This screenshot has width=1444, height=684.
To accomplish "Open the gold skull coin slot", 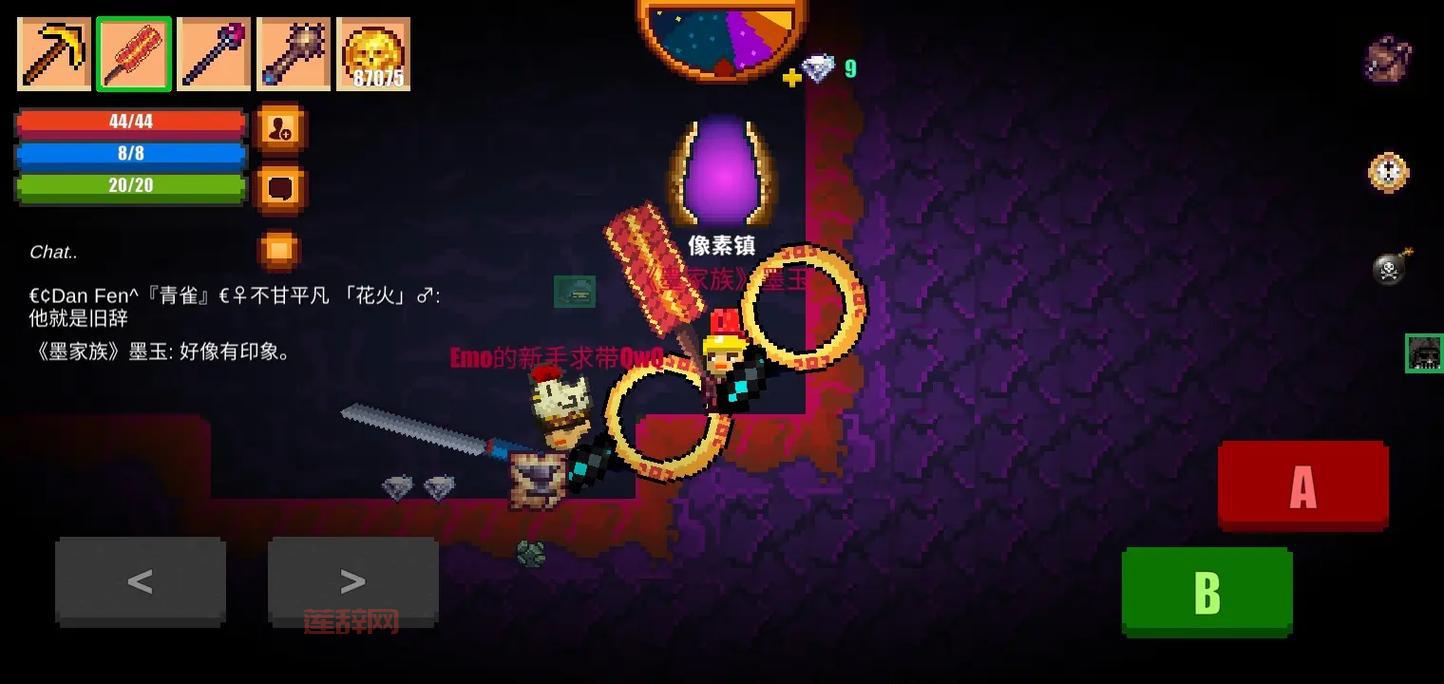I will coord(373,54).
